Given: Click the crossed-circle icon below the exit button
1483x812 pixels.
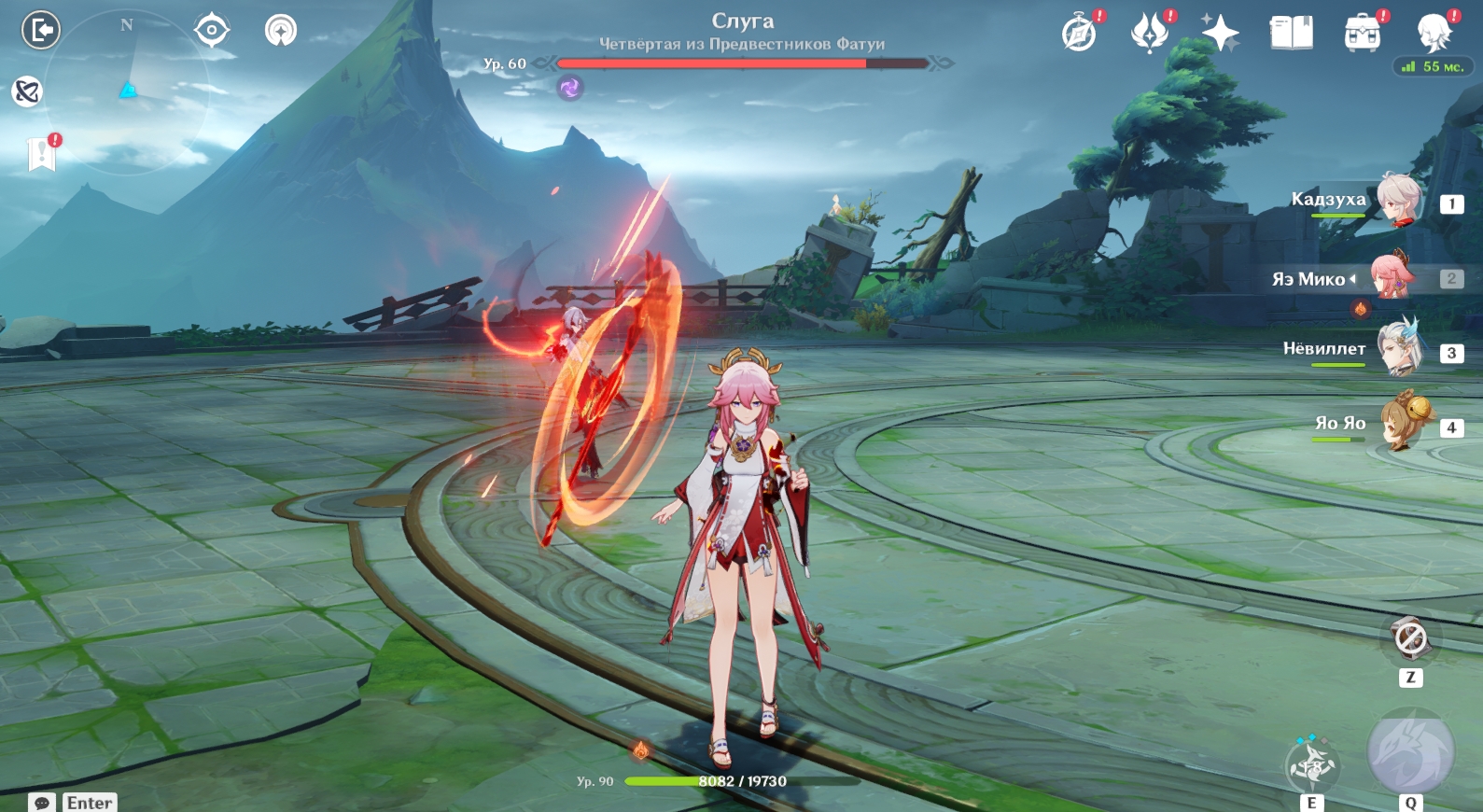Looking at the screenshot, I should point(27,91).
